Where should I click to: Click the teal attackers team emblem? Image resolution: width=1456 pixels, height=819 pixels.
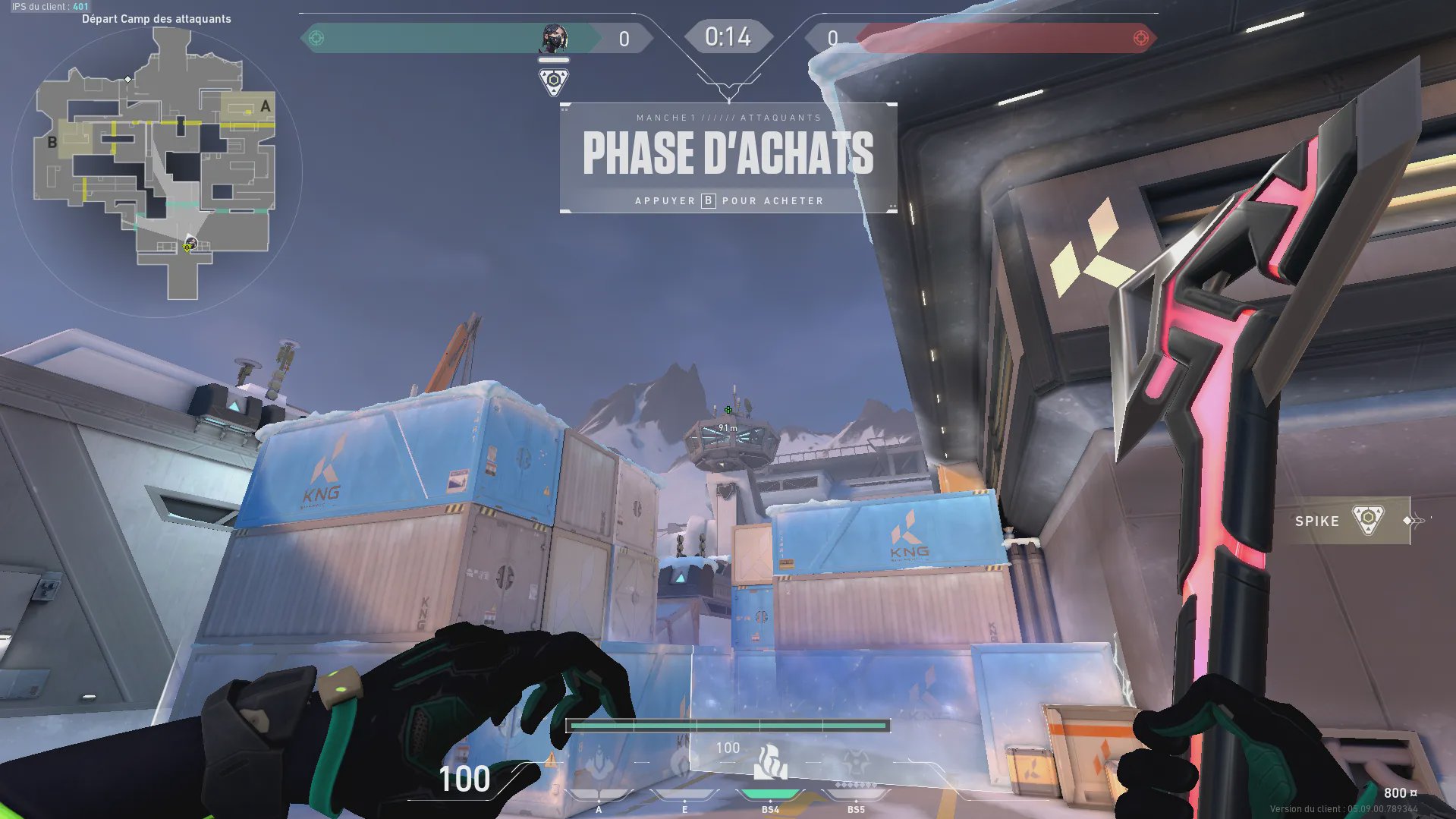coord(317,38)
